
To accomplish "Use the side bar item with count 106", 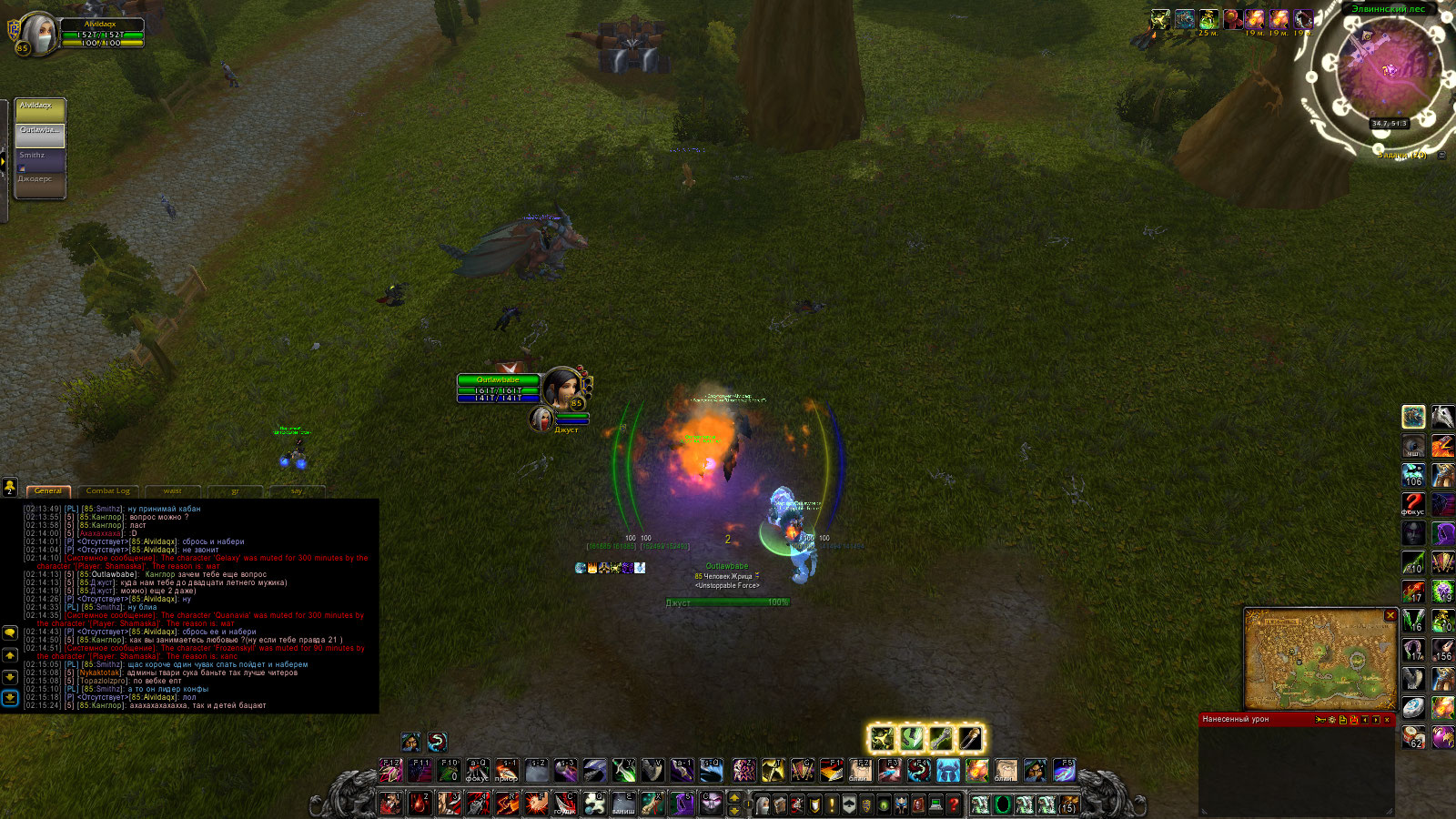I will pos(1413,475).
